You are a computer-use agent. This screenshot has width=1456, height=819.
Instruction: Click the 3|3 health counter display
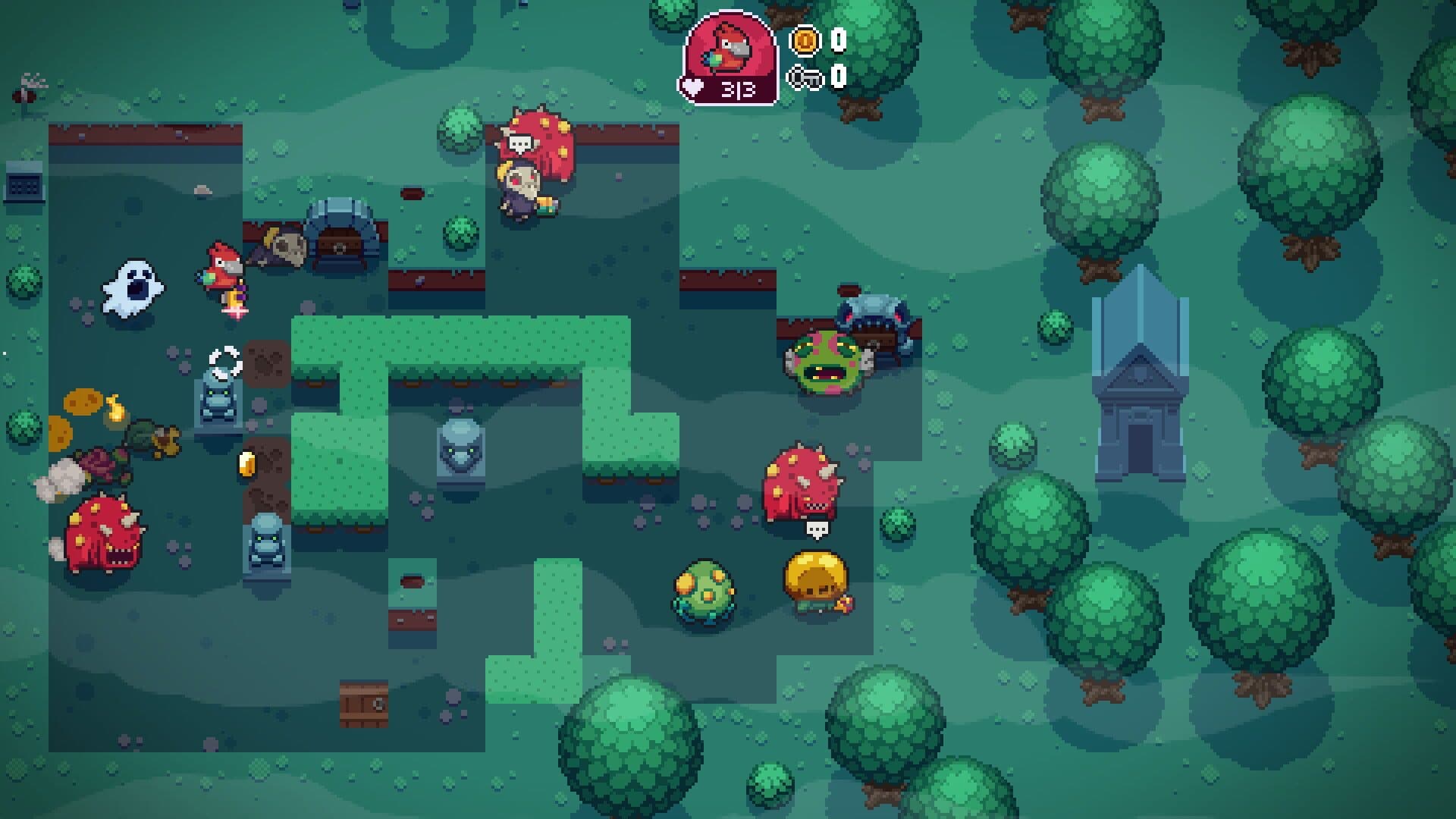pyautogui.click(x=739, y=87)
